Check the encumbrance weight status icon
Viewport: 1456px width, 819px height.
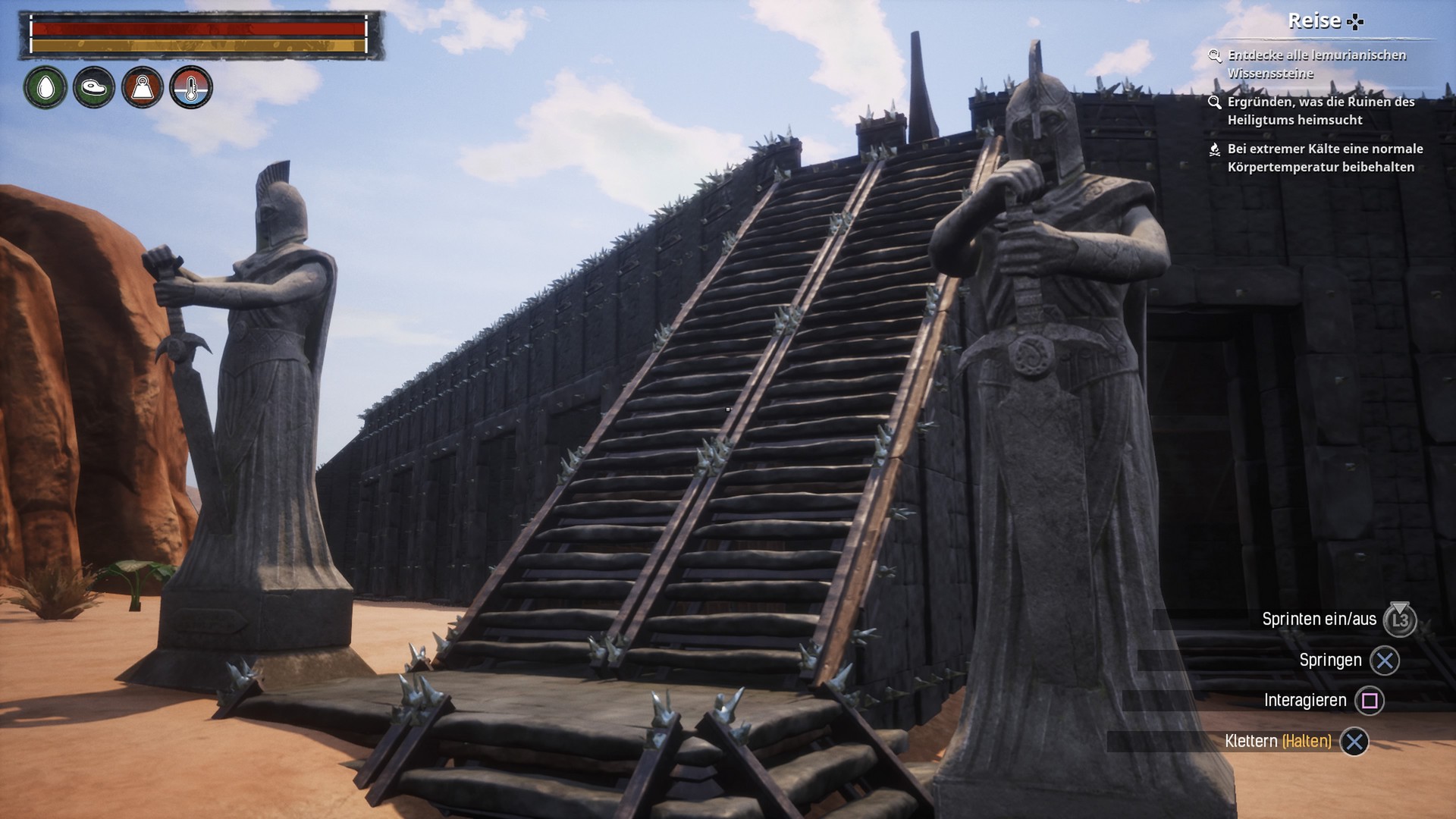click(x=143, y=88)
